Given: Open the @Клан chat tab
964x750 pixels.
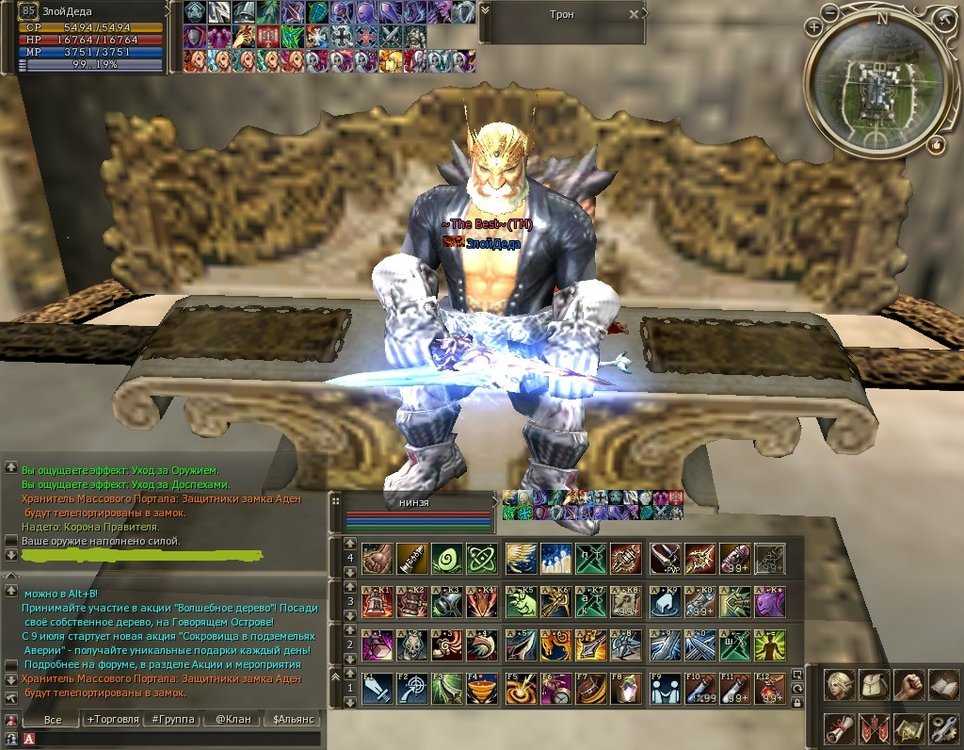Looking at the screenshot, I should [x=231, y=719].
